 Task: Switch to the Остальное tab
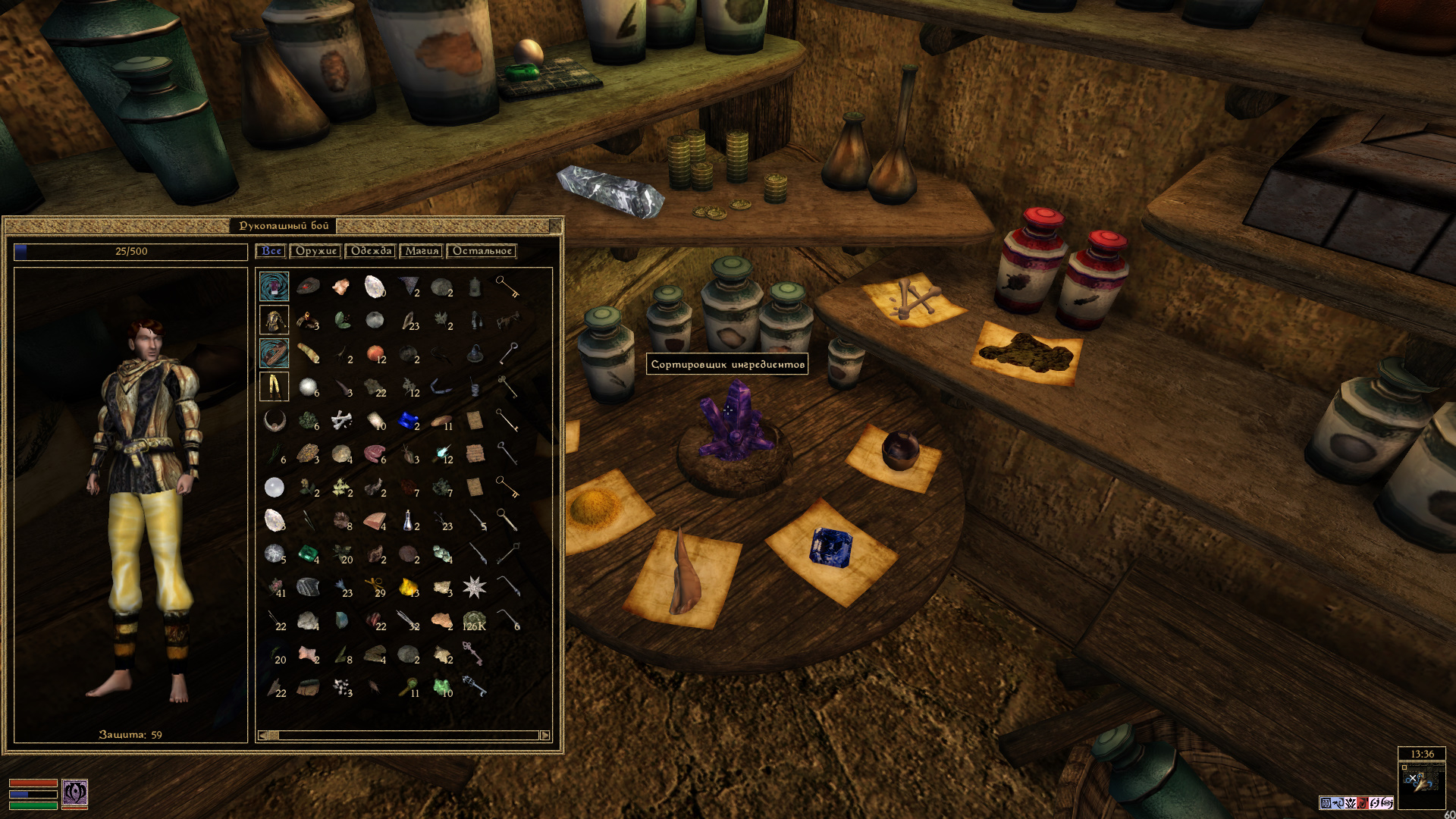[x=482, y=251]
